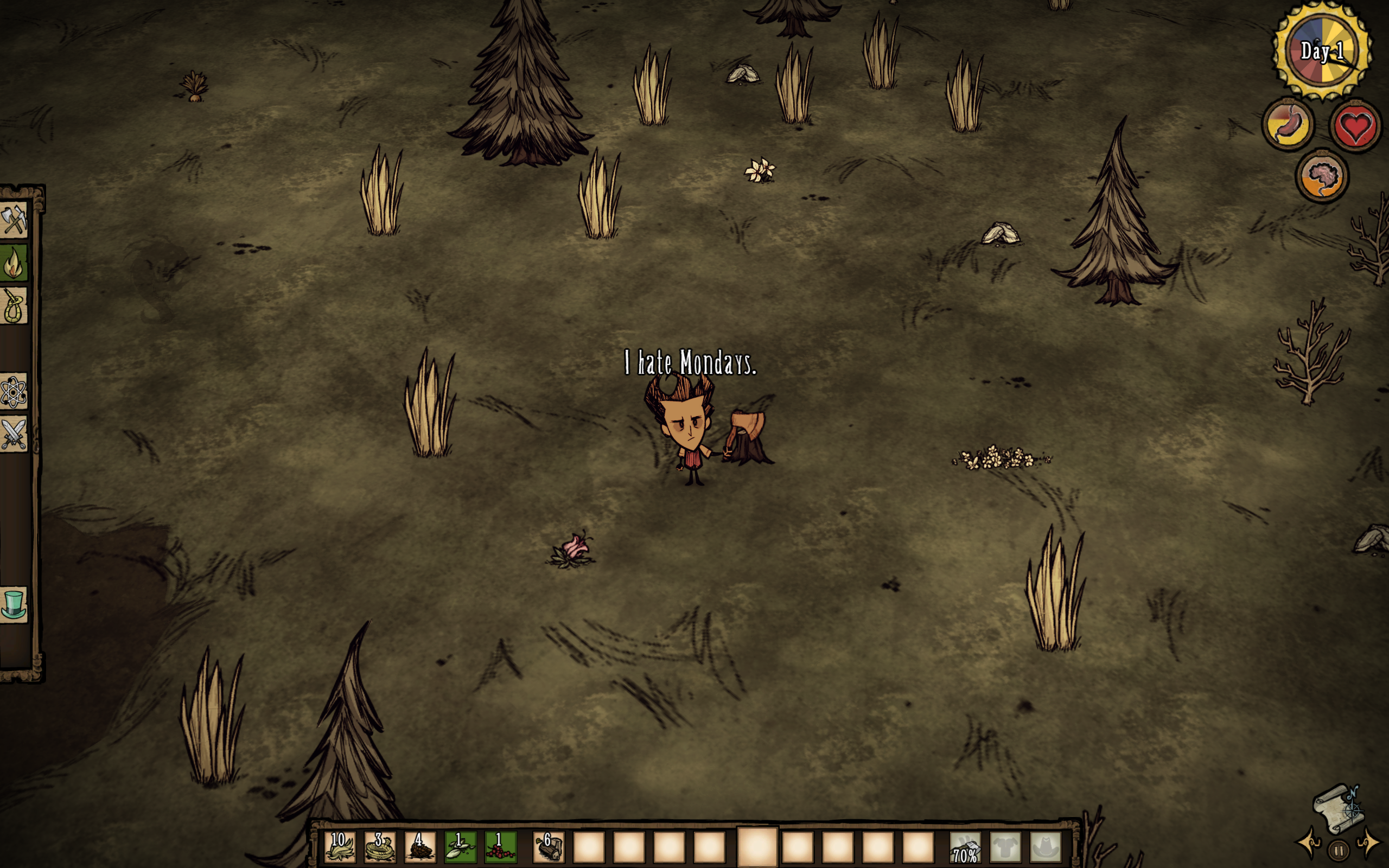Click the empty hat equipment slot
Screen dimensions: 1389x868
1045,847
